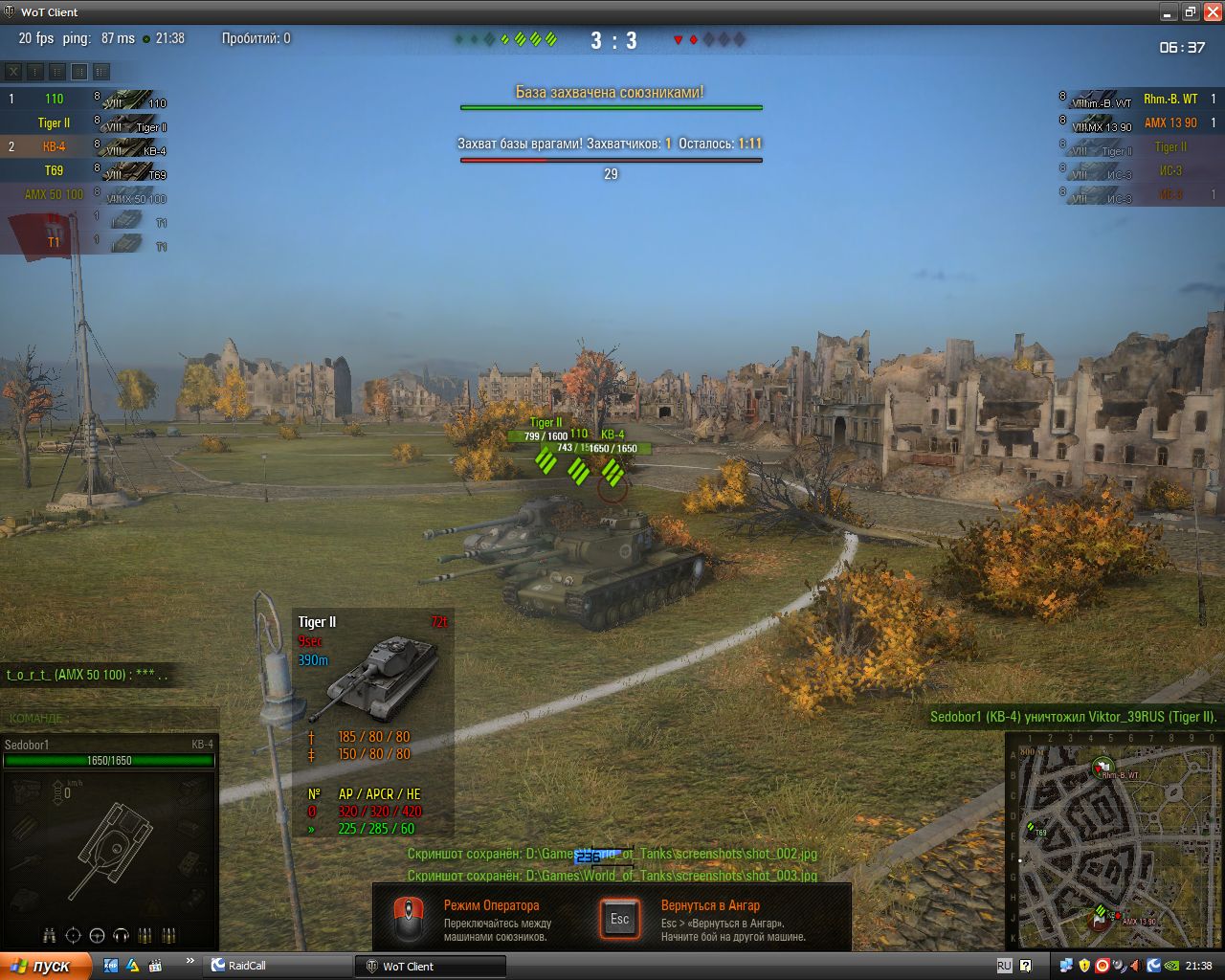This screenshot has width=1225, height=980.
Task: Click the Esc return to Garage button
Action: [619, 919]
